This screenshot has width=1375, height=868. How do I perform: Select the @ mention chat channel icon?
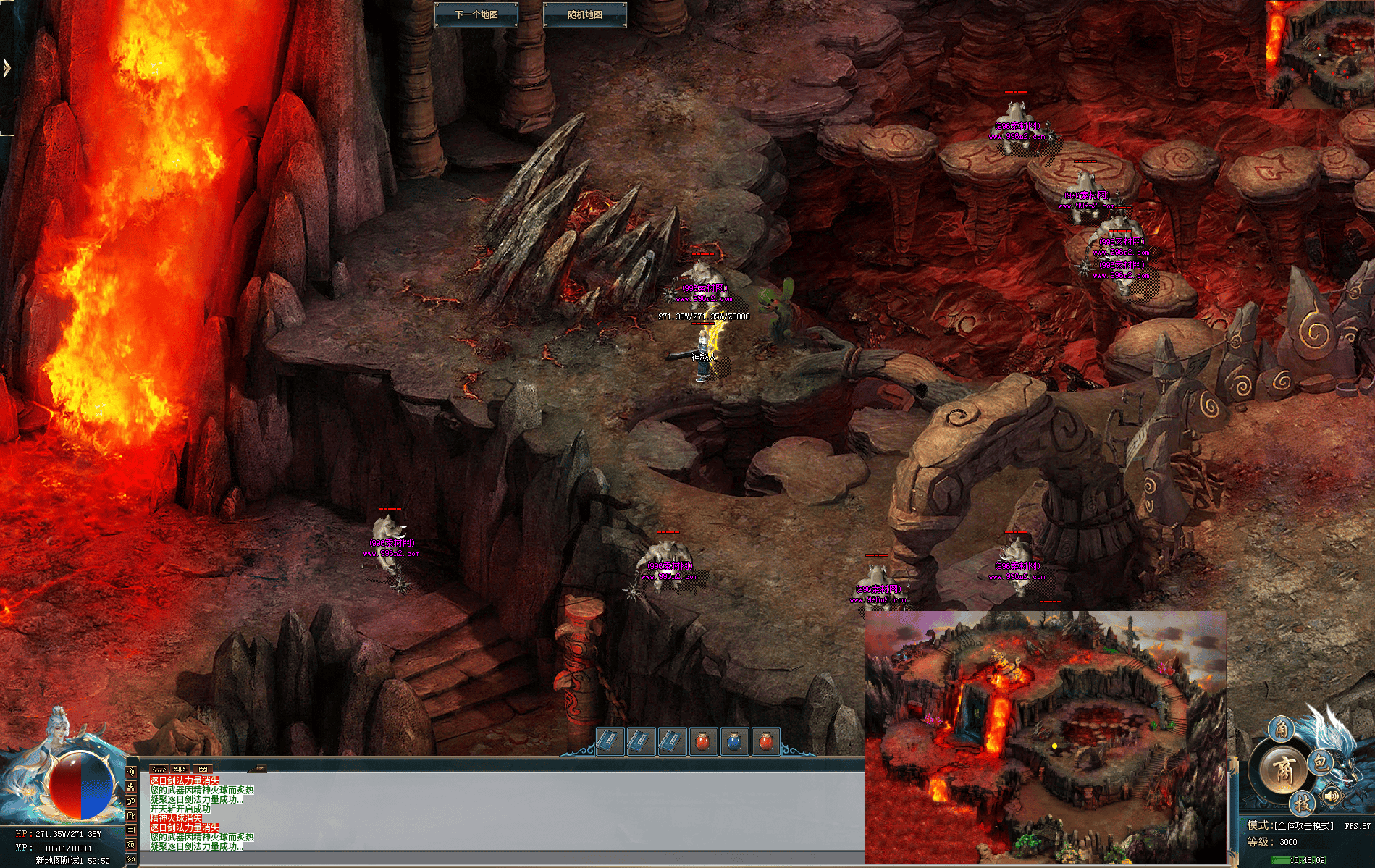click(x=131, y=844)
